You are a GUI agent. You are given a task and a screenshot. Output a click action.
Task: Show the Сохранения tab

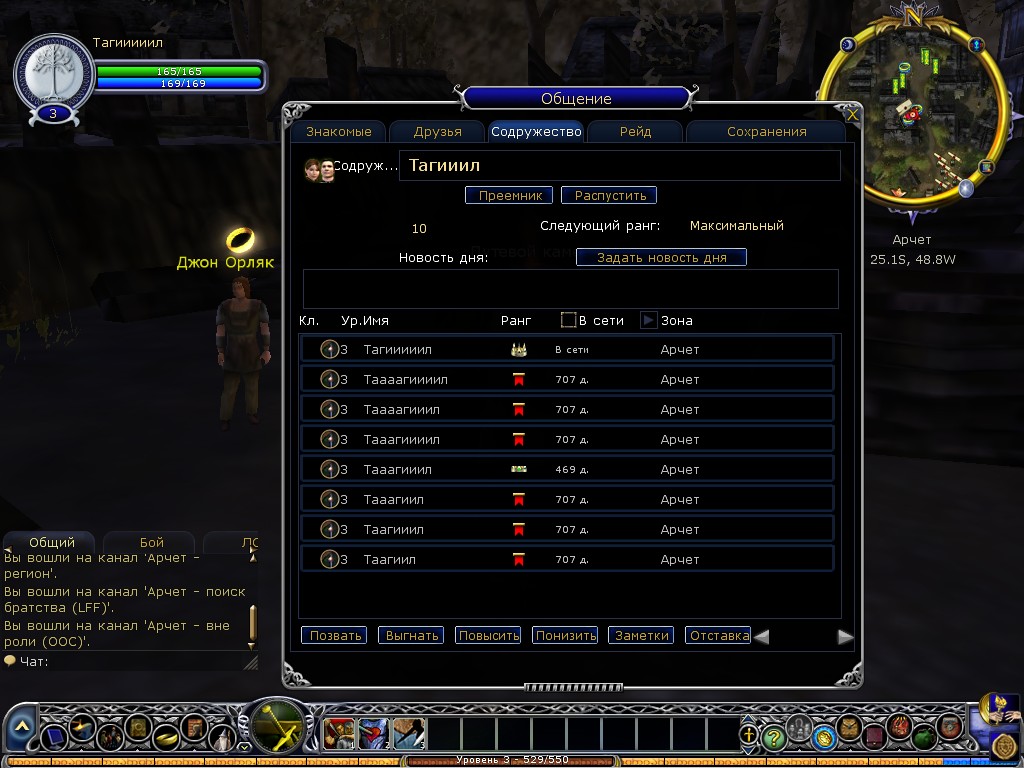tap(766, 132)
